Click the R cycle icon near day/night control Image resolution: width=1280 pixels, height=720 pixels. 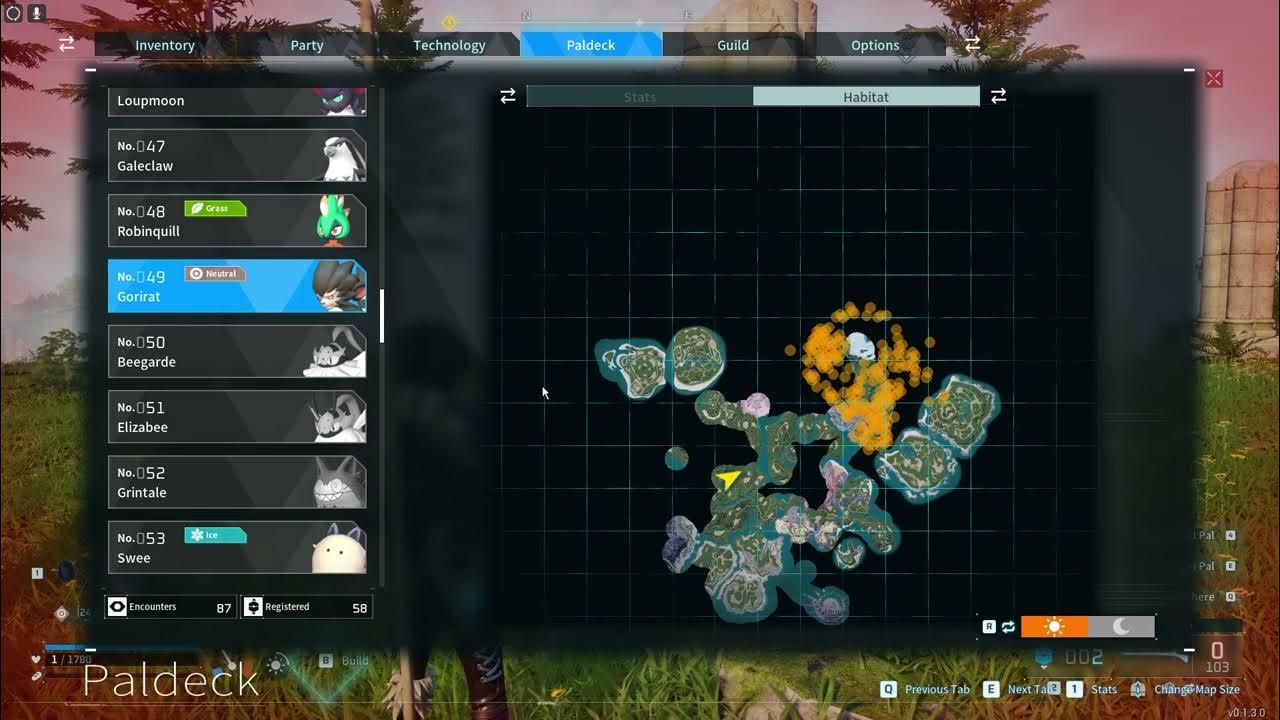tap(989, 626)
